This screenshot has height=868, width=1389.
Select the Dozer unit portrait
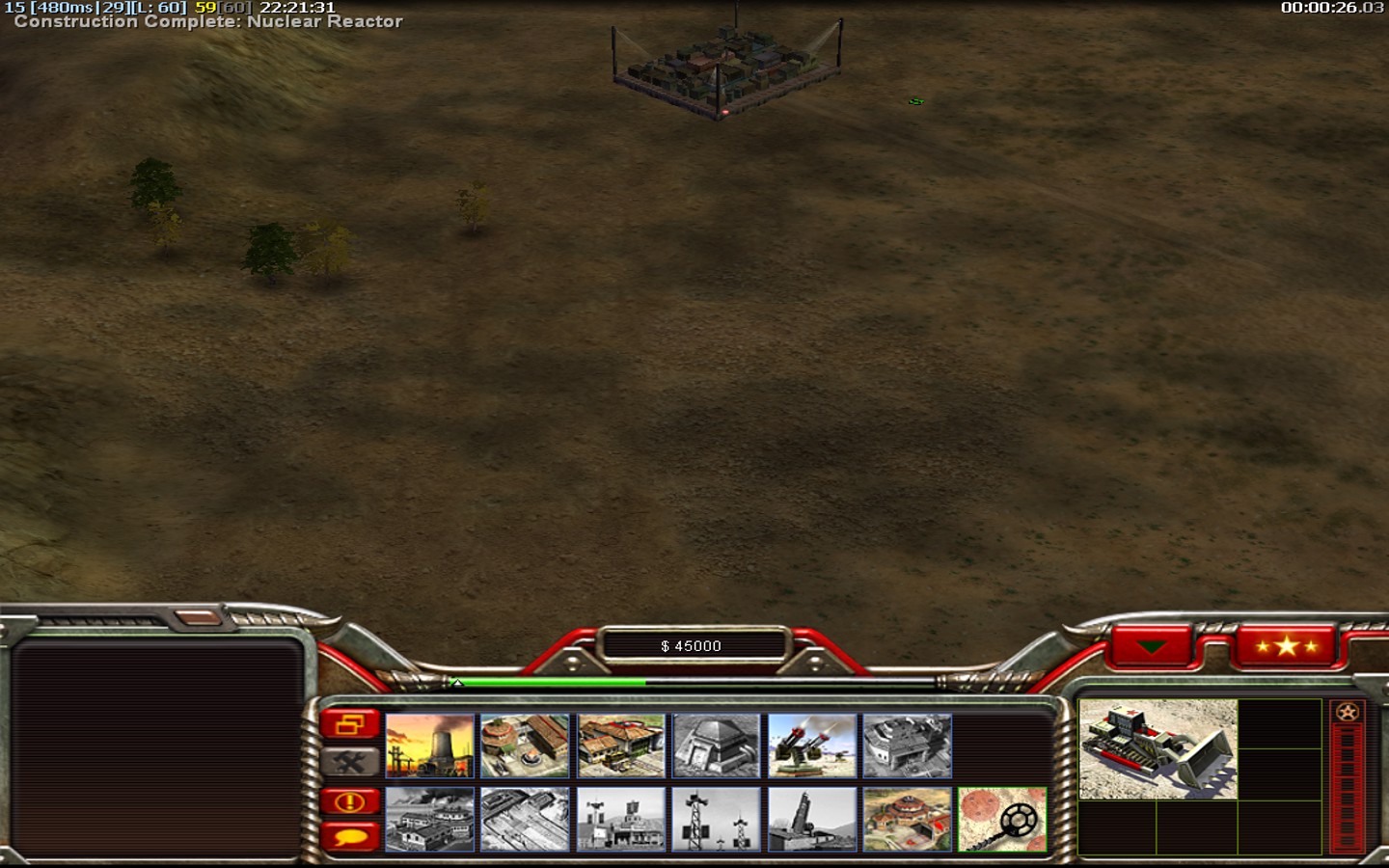point(1157,749)
